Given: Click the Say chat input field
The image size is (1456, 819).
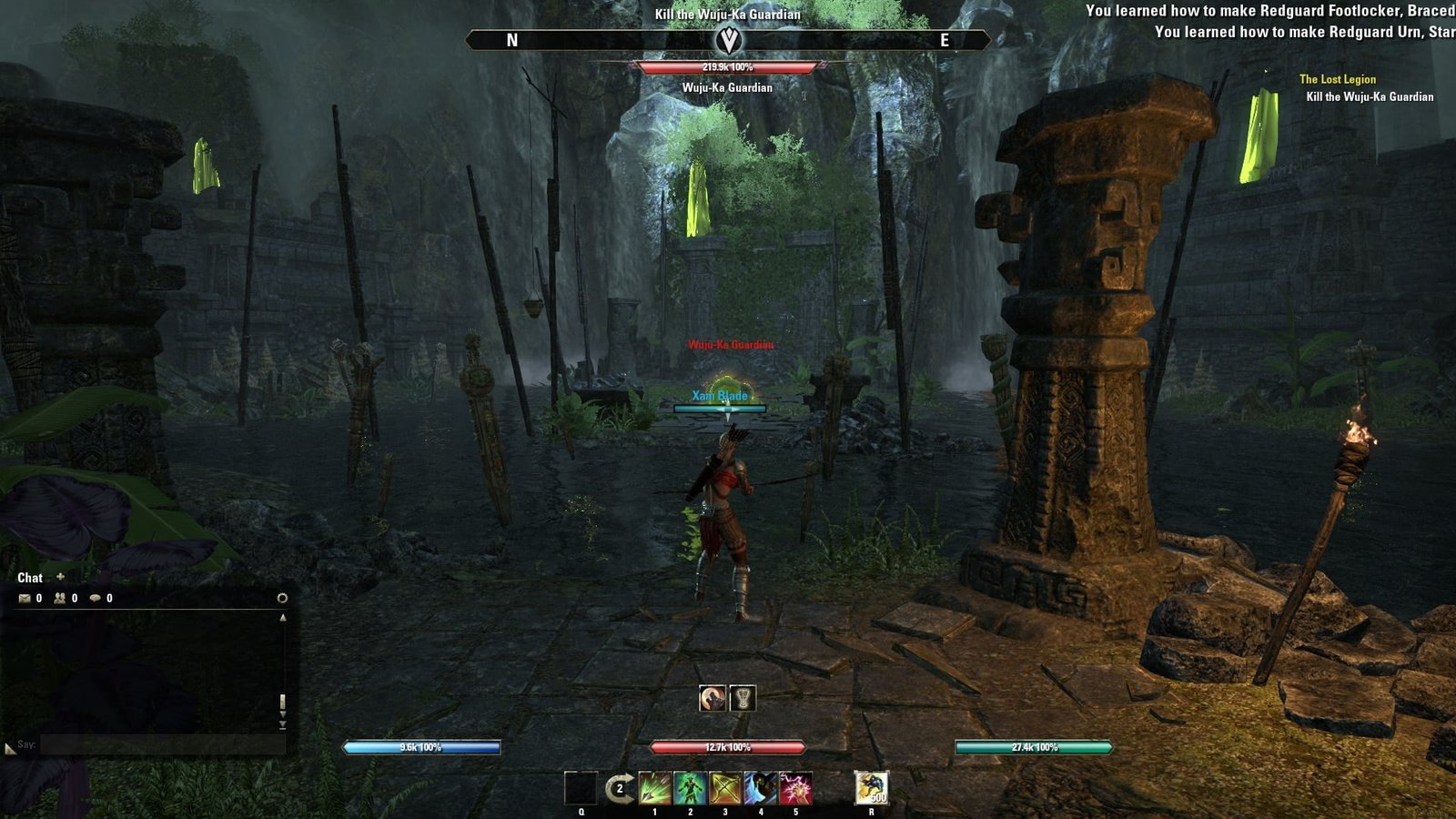Looking at the screenshot, I should coord(162,744).
